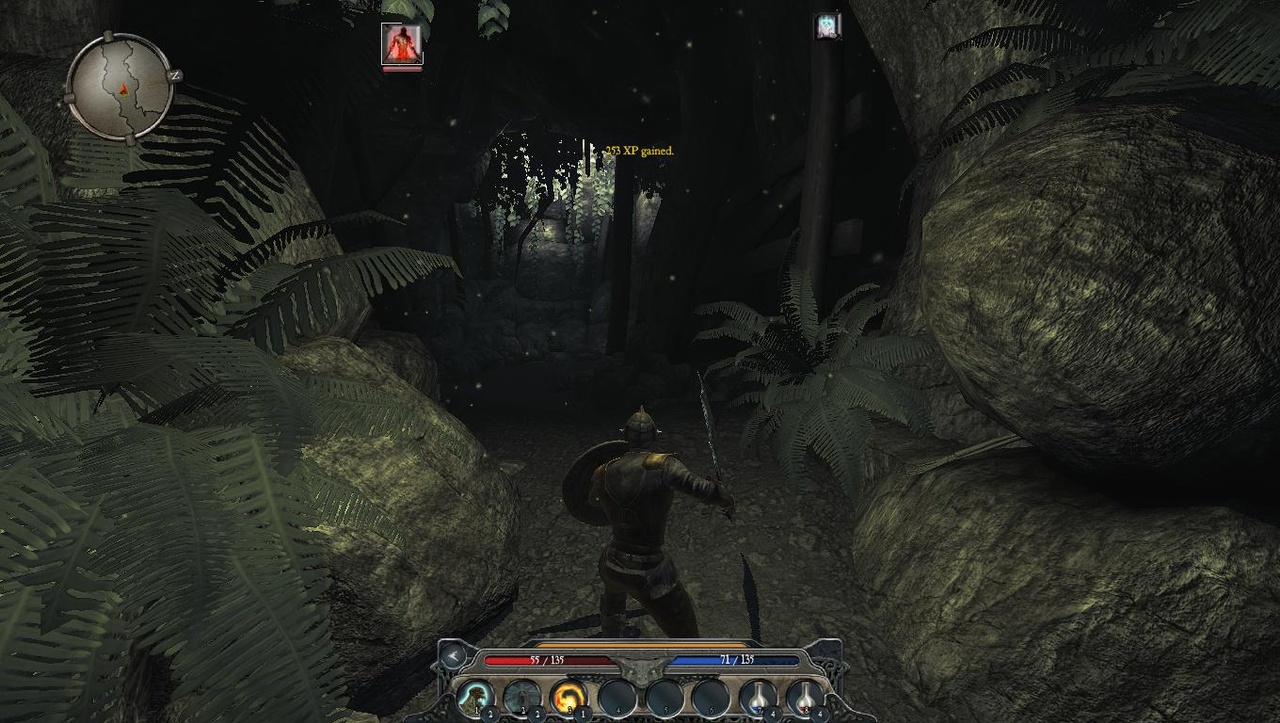The width and height of the screenshot is (1280, 723).
Task: Click the 253 XP gained notification text
Action: tap(638, 148)
